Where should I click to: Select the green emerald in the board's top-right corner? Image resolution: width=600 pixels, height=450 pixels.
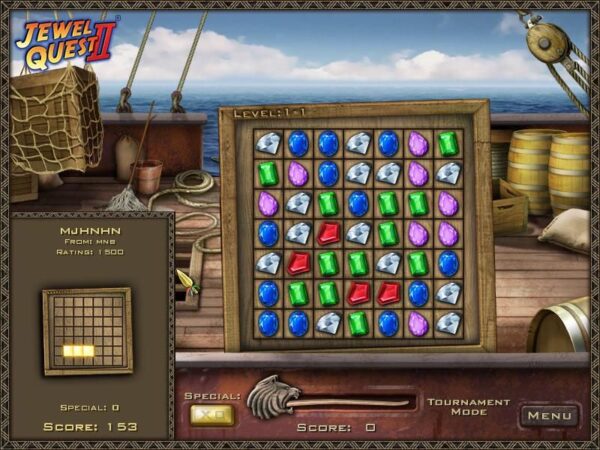click(448, 143)
